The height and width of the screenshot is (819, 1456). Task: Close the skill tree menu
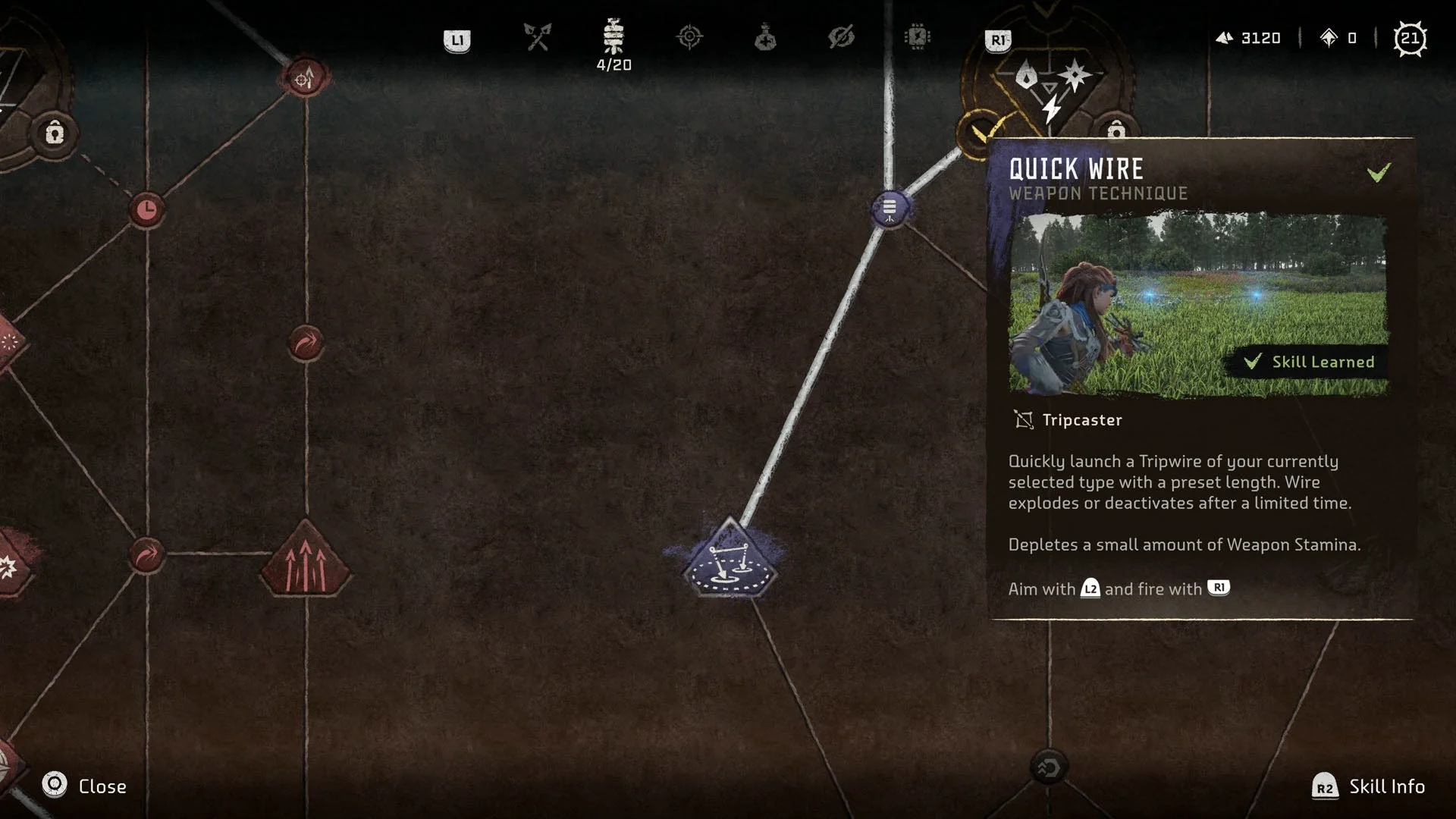pyautogui.click(x=55, y=786)
